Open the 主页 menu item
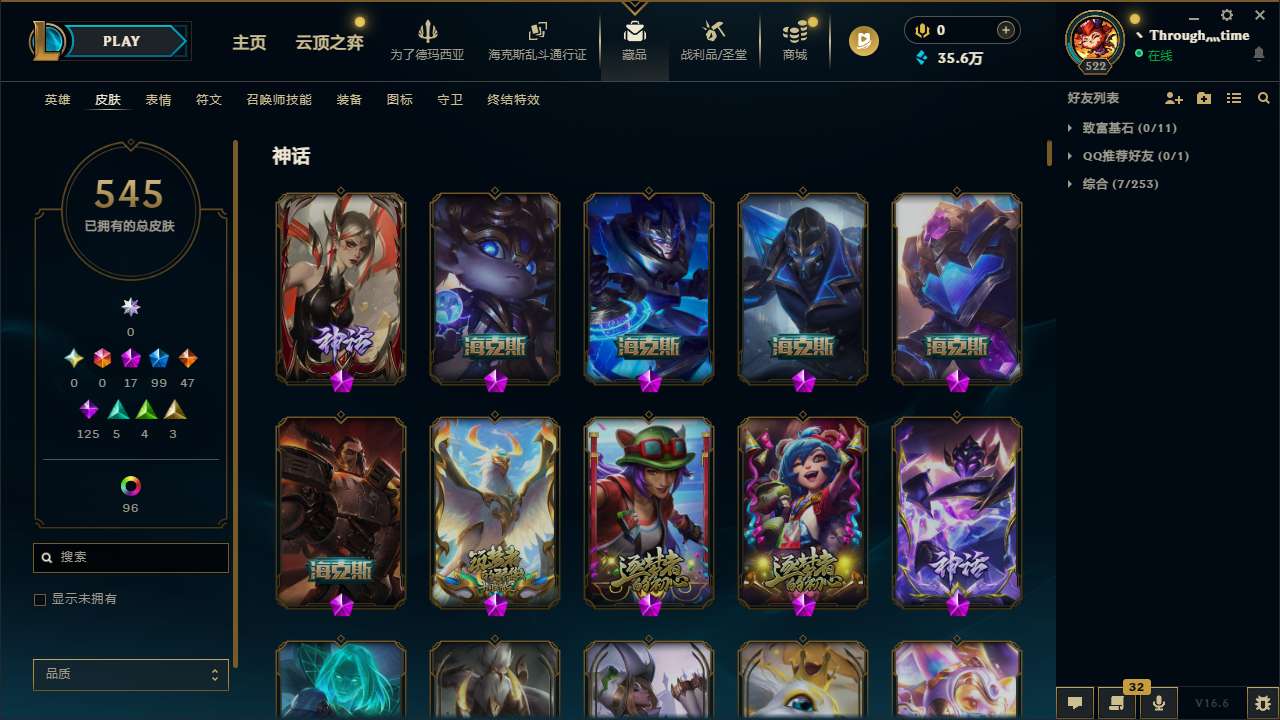 248,43
